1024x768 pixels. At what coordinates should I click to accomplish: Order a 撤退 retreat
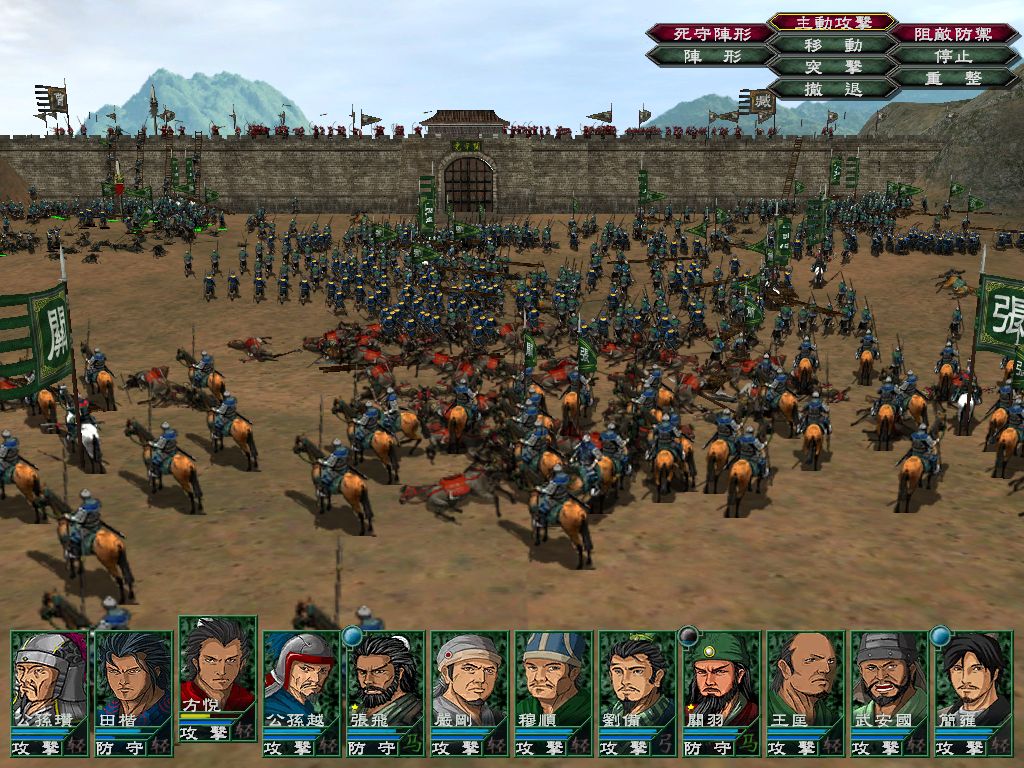[x=833, y=89]
